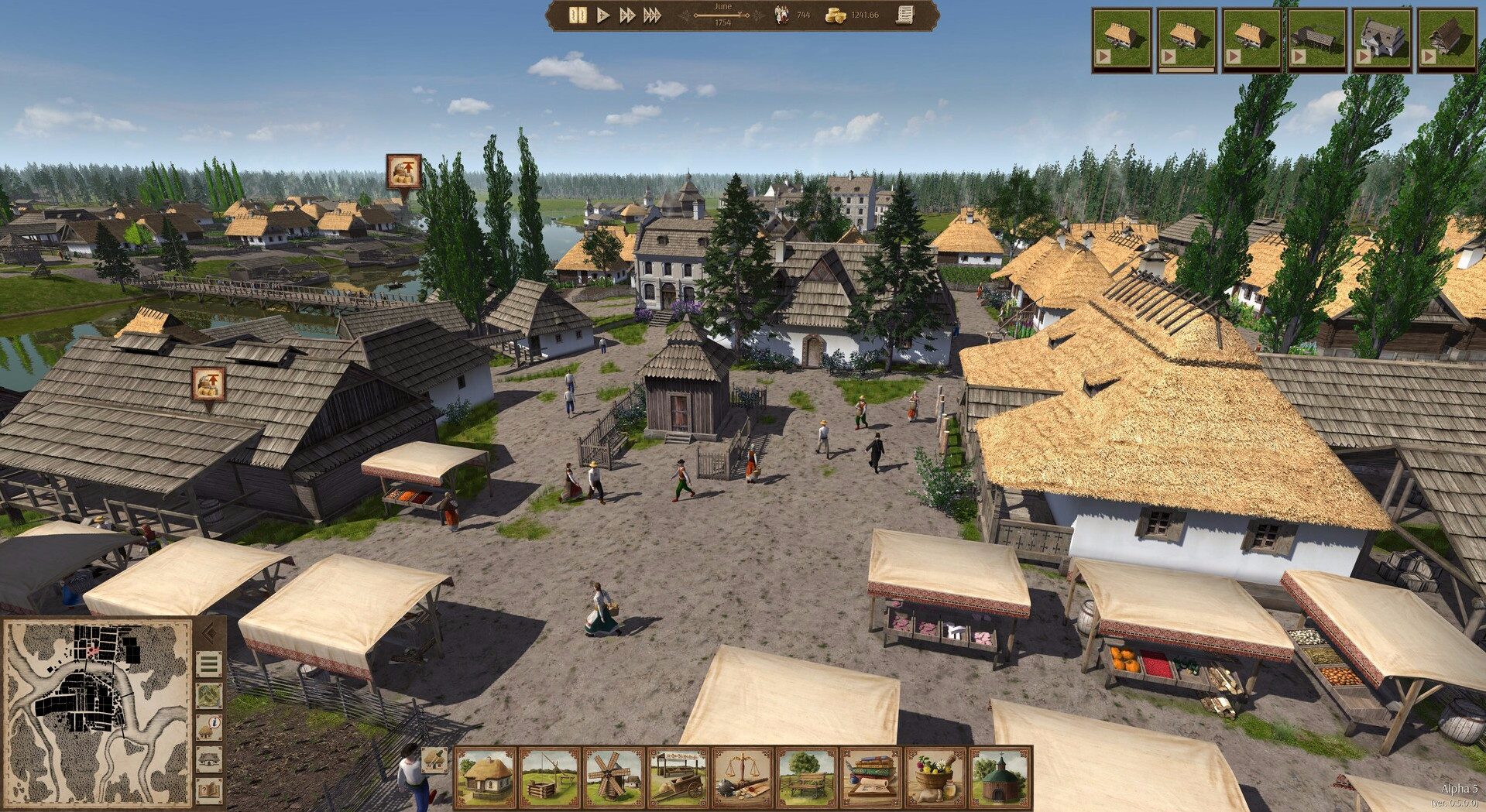Open the three-line main menu button
Image resolution: width=1486 pixels, height=812 pixels.
[x=209, y=665]
